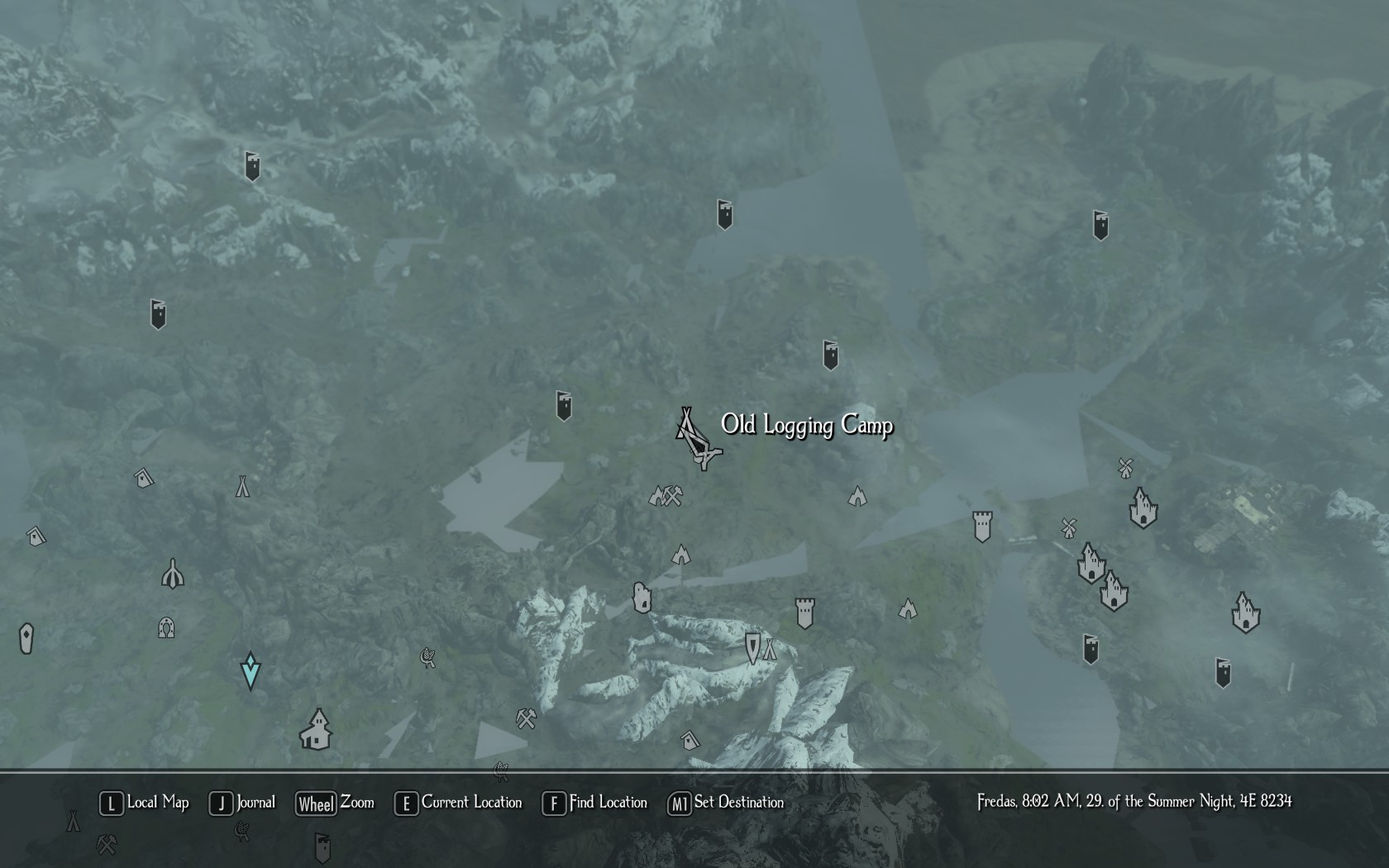Open the Local Map view
Screen dimensions: 1389x868
pyautogui.click(x=145, y=803)
